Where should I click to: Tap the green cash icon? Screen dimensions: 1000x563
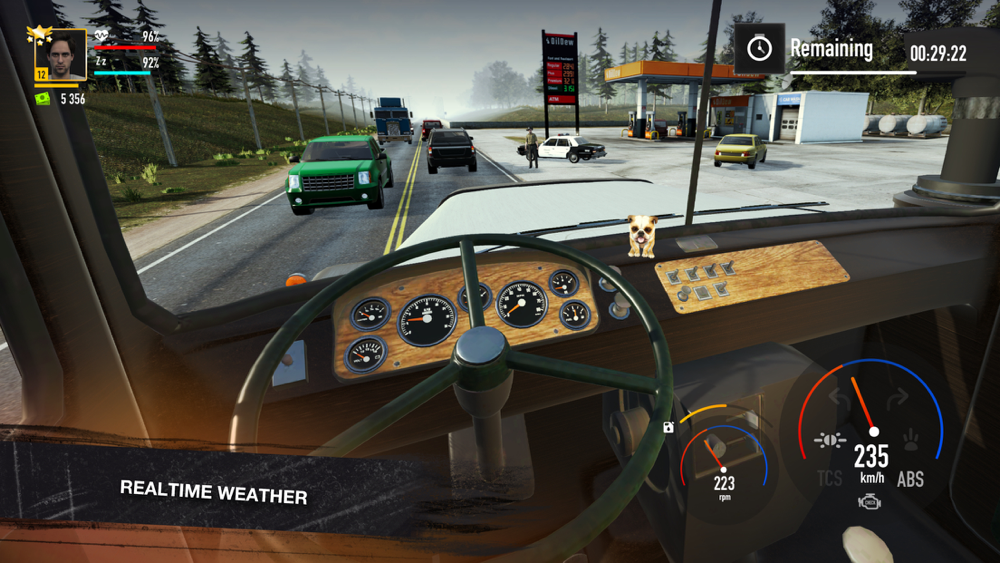[43, 99]
